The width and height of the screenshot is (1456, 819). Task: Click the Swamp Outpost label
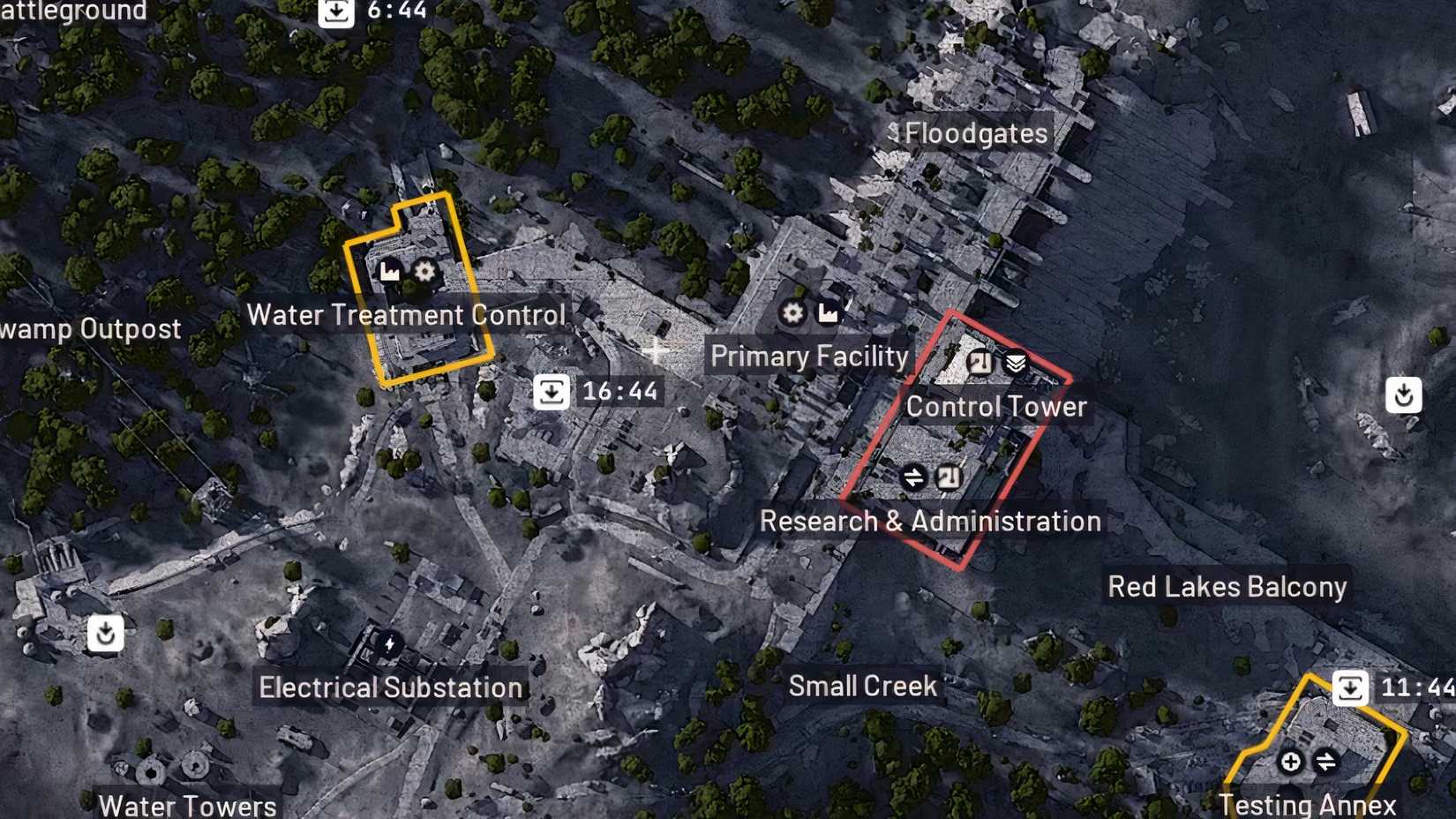click(x=88, y=328)
